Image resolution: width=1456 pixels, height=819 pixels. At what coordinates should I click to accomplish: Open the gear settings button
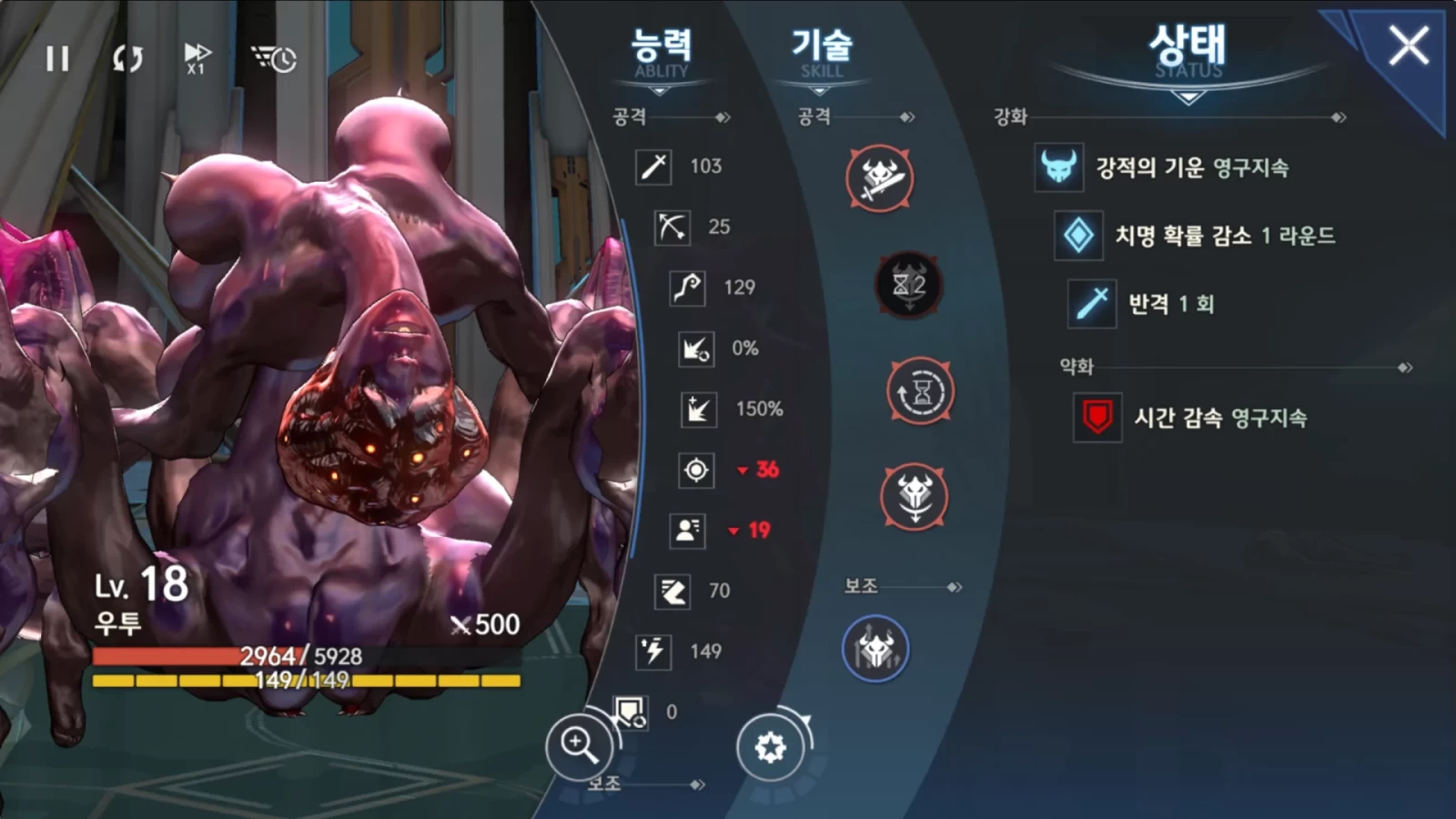[770, 747]
